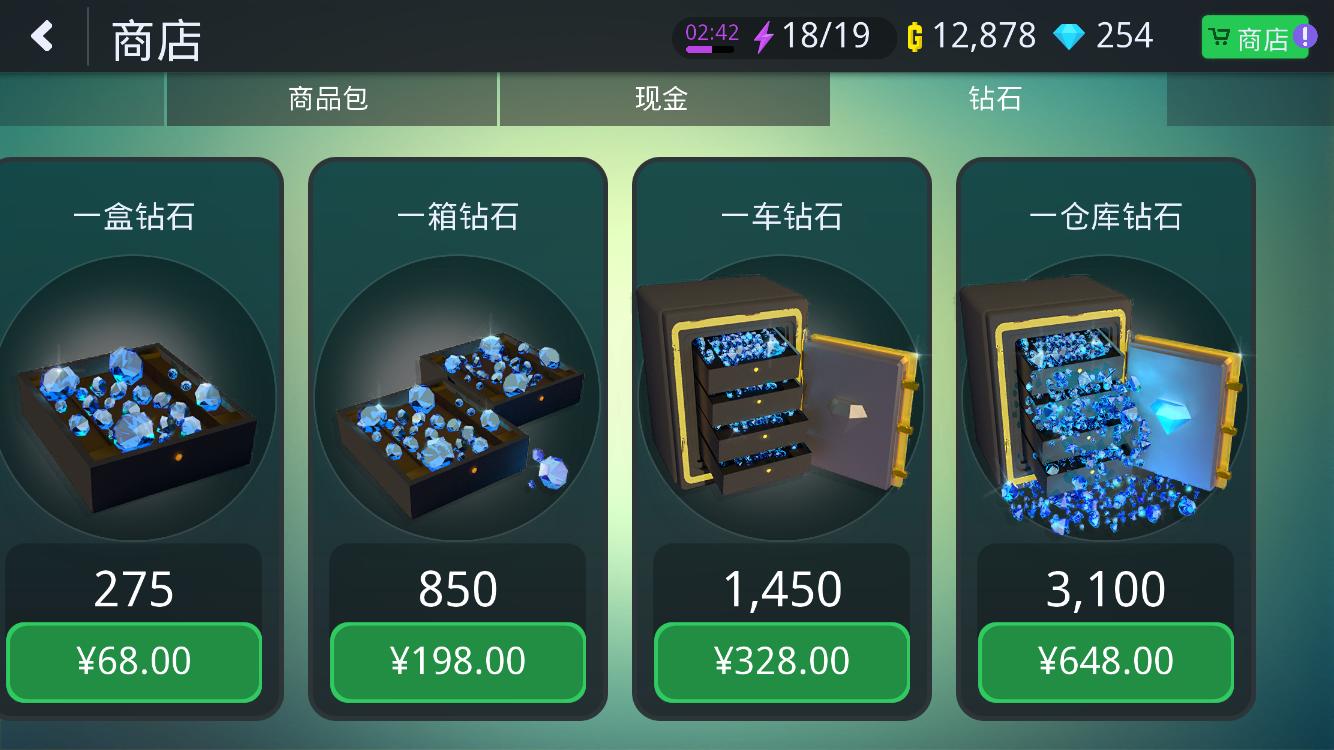Click the safe cabinet image of 一车钻石
This screenshot has height=750, width=1334.
pyautogui.click(x=781, y=398)
